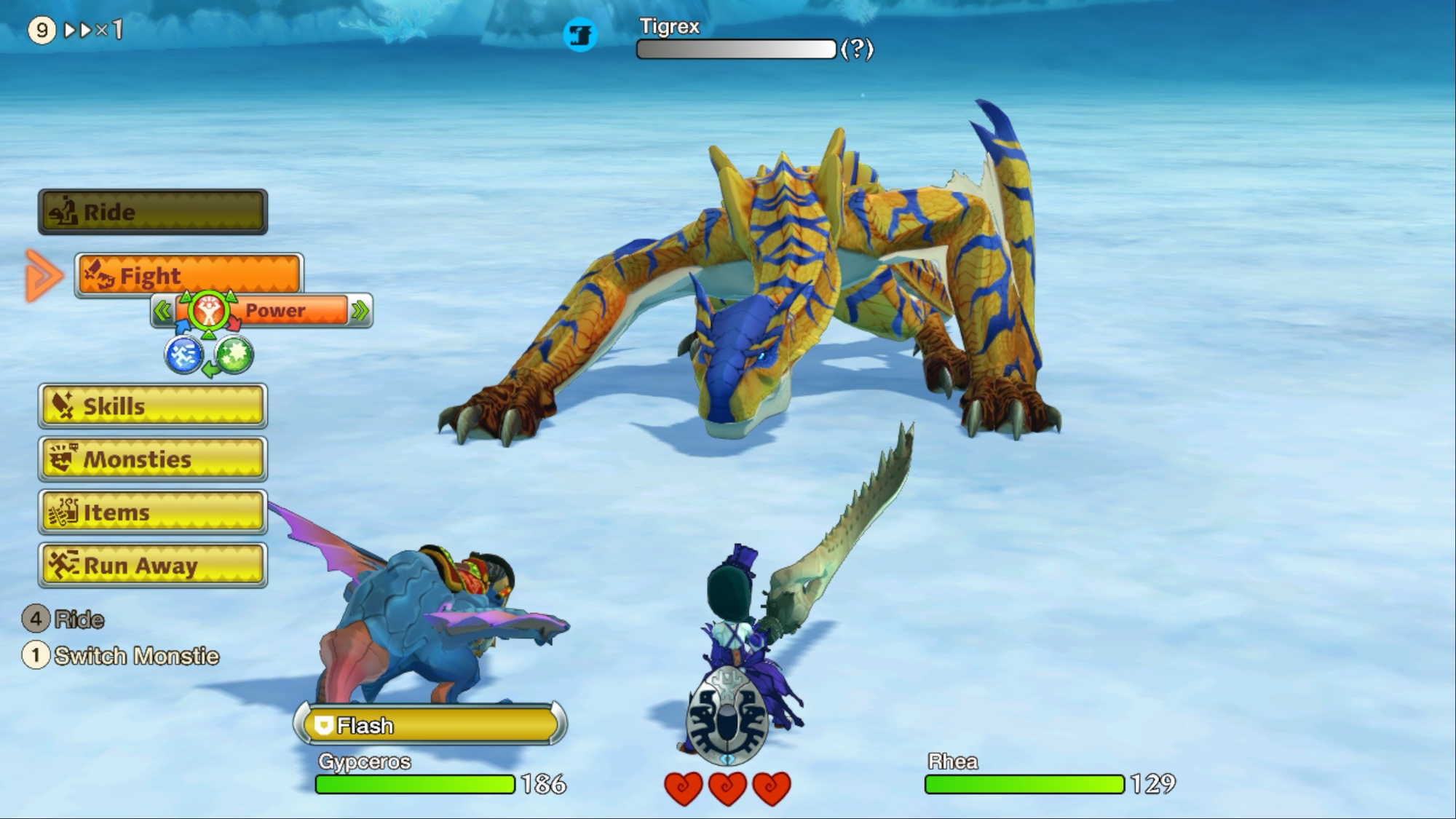Choose the Fight command

(189, 276)
